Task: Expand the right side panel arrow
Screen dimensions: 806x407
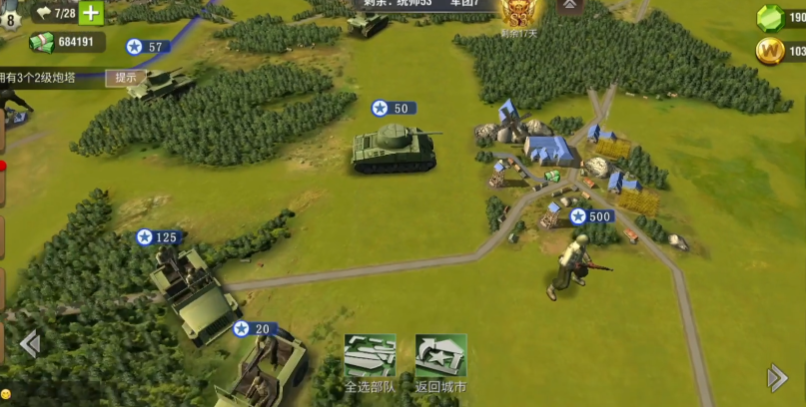Action: pyautogui.click(x=777, y=377)
